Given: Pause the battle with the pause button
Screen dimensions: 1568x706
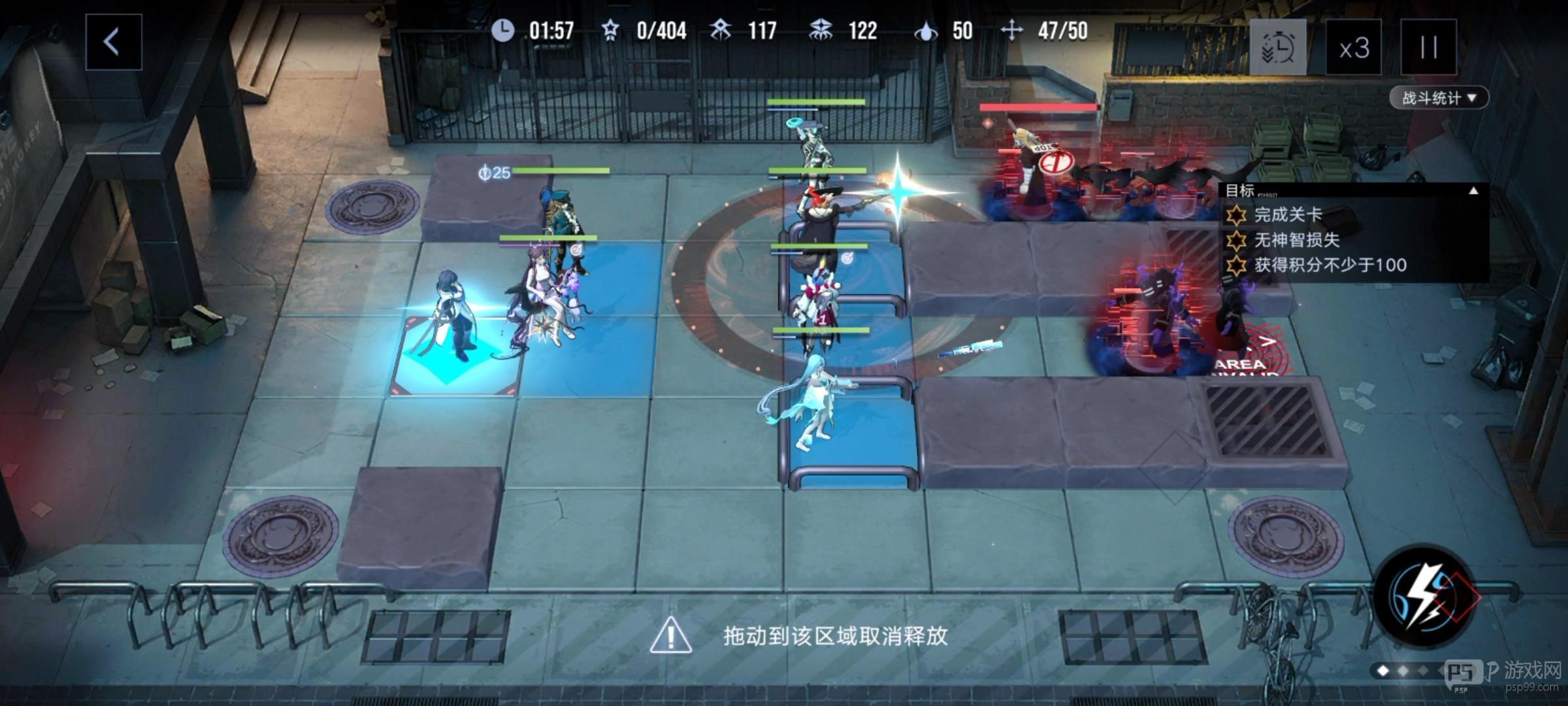Looking at the screenshot, I should [1427, 48].
